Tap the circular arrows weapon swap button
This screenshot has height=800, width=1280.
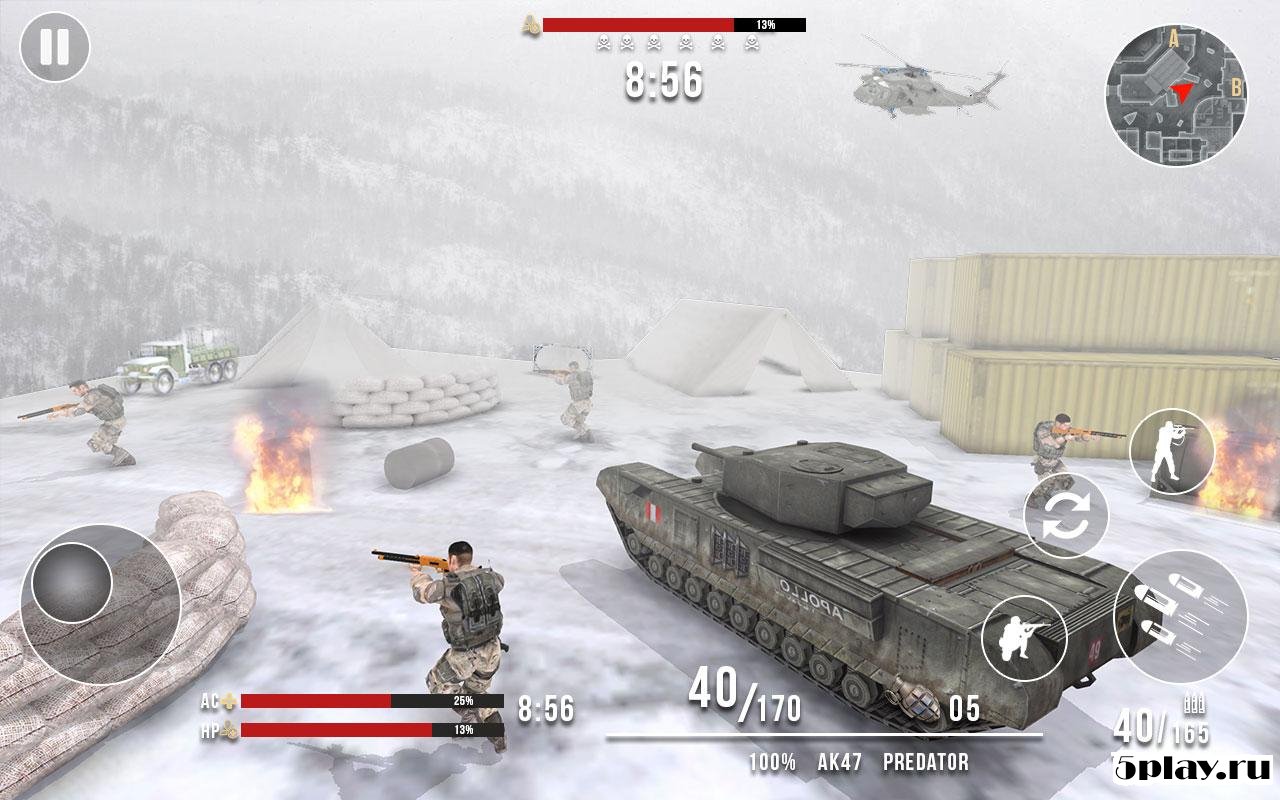point(1066,515)
